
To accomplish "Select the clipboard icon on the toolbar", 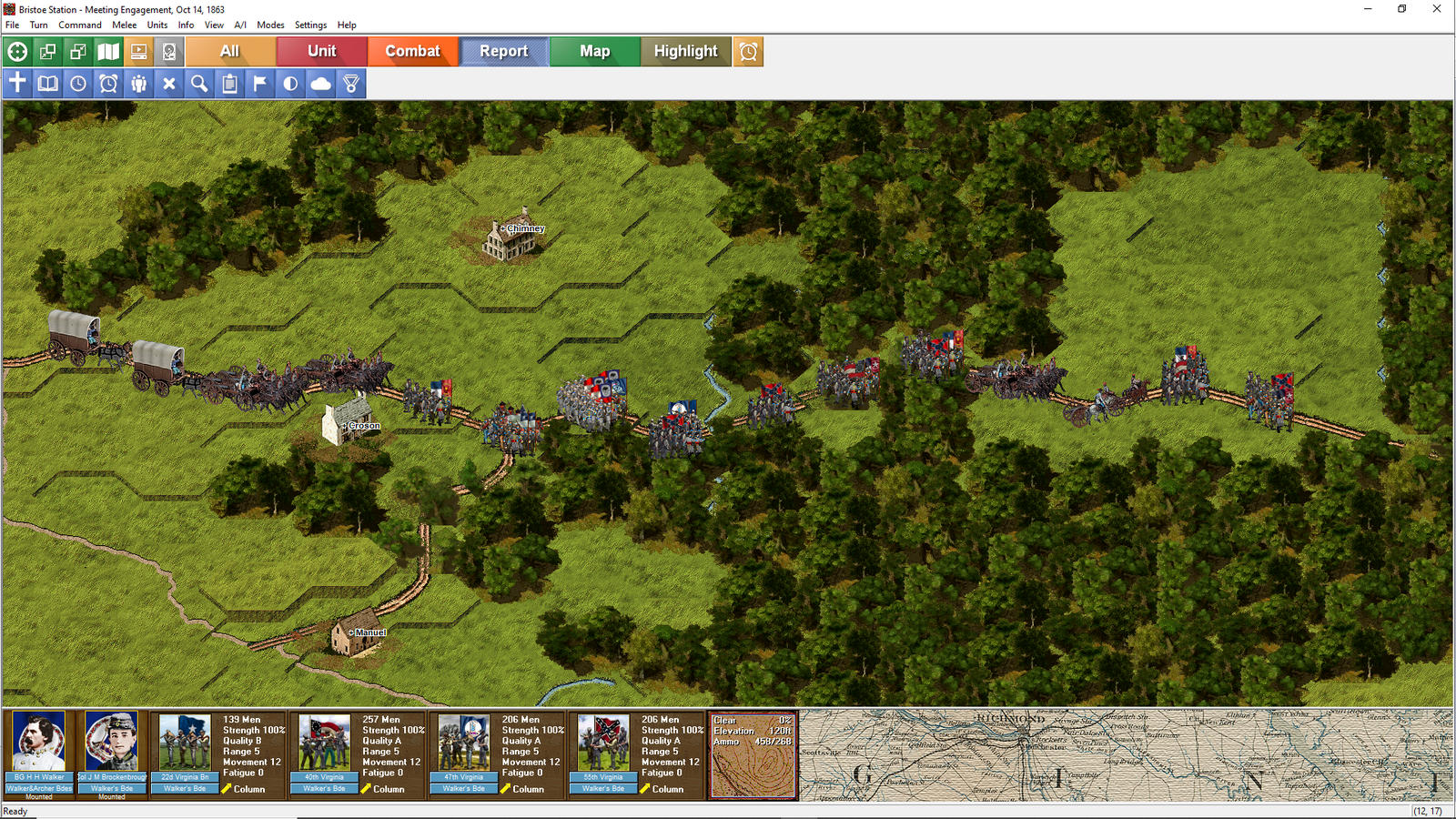I will click(228, 84).
